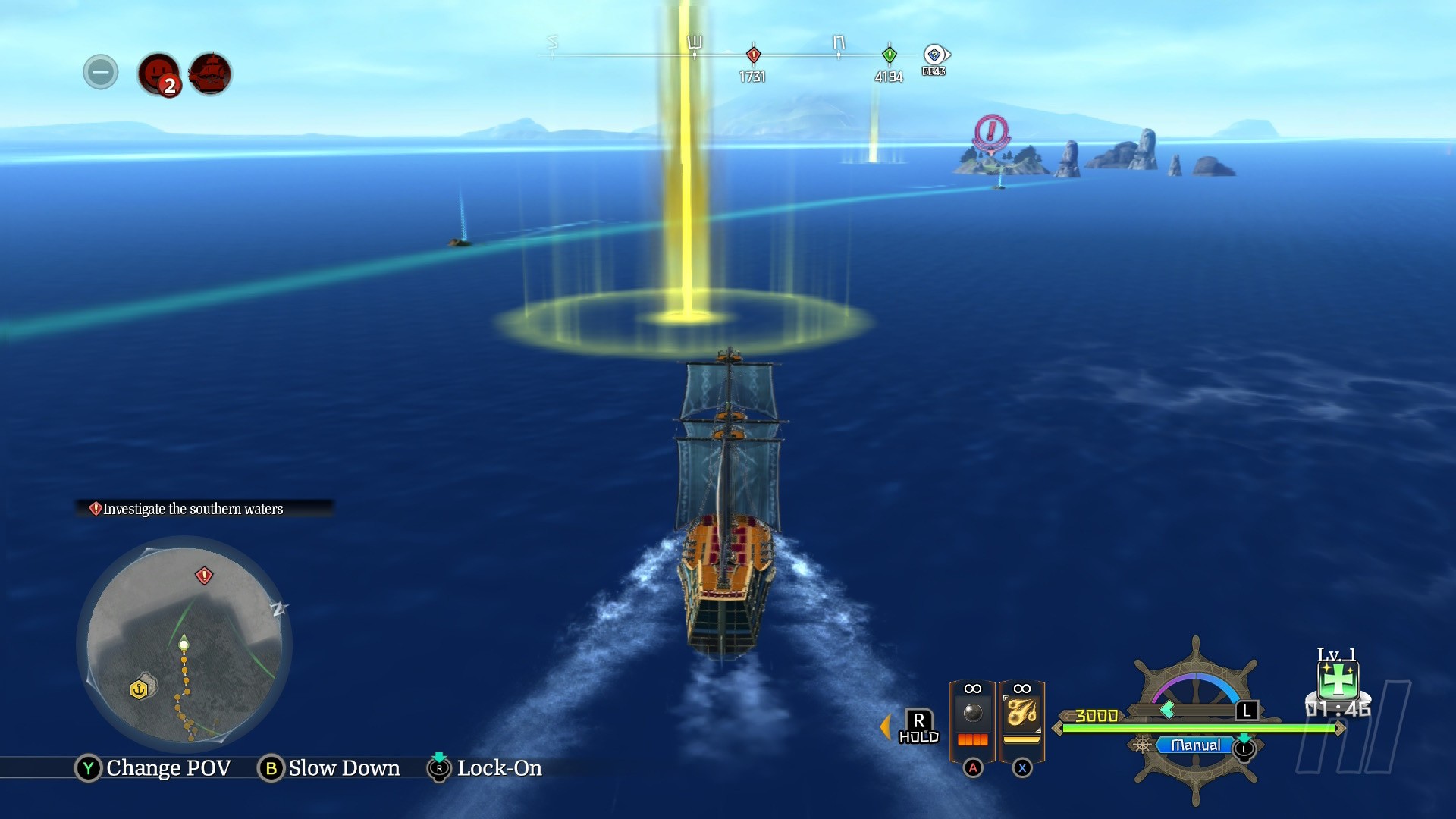The height and width of the screenshot is (819, 1456).
Task: Activate the green cross repair skill
Action: tap(1338, 680)
